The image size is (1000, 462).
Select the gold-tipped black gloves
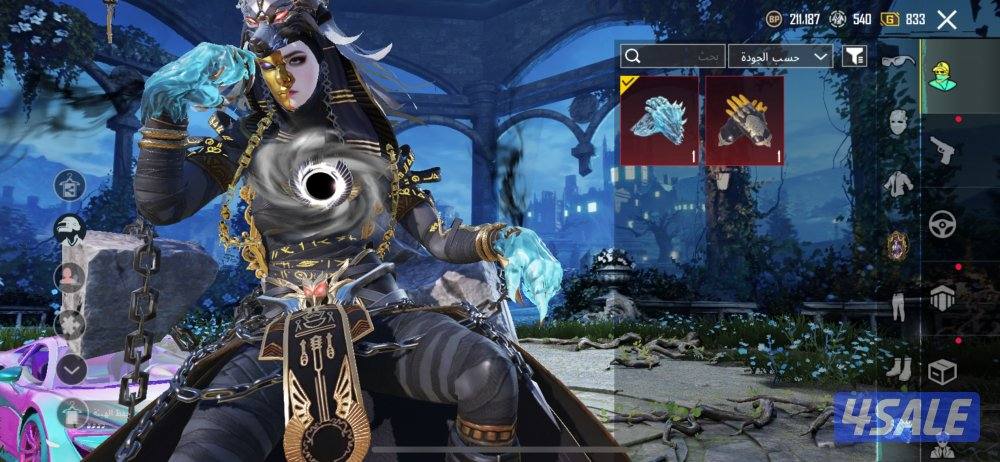point(743,120)
